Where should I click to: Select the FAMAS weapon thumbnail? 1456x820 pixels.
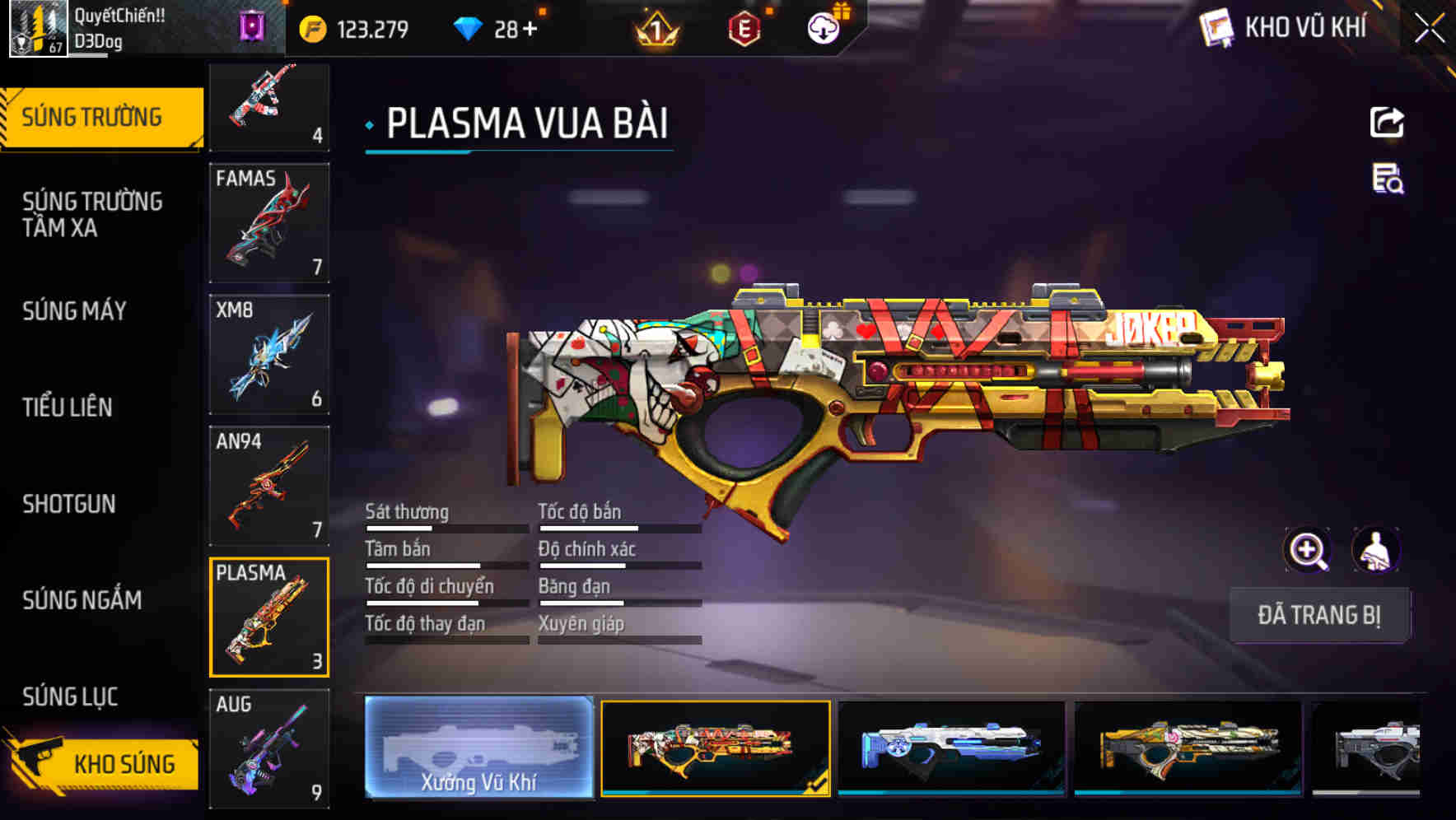269,222
